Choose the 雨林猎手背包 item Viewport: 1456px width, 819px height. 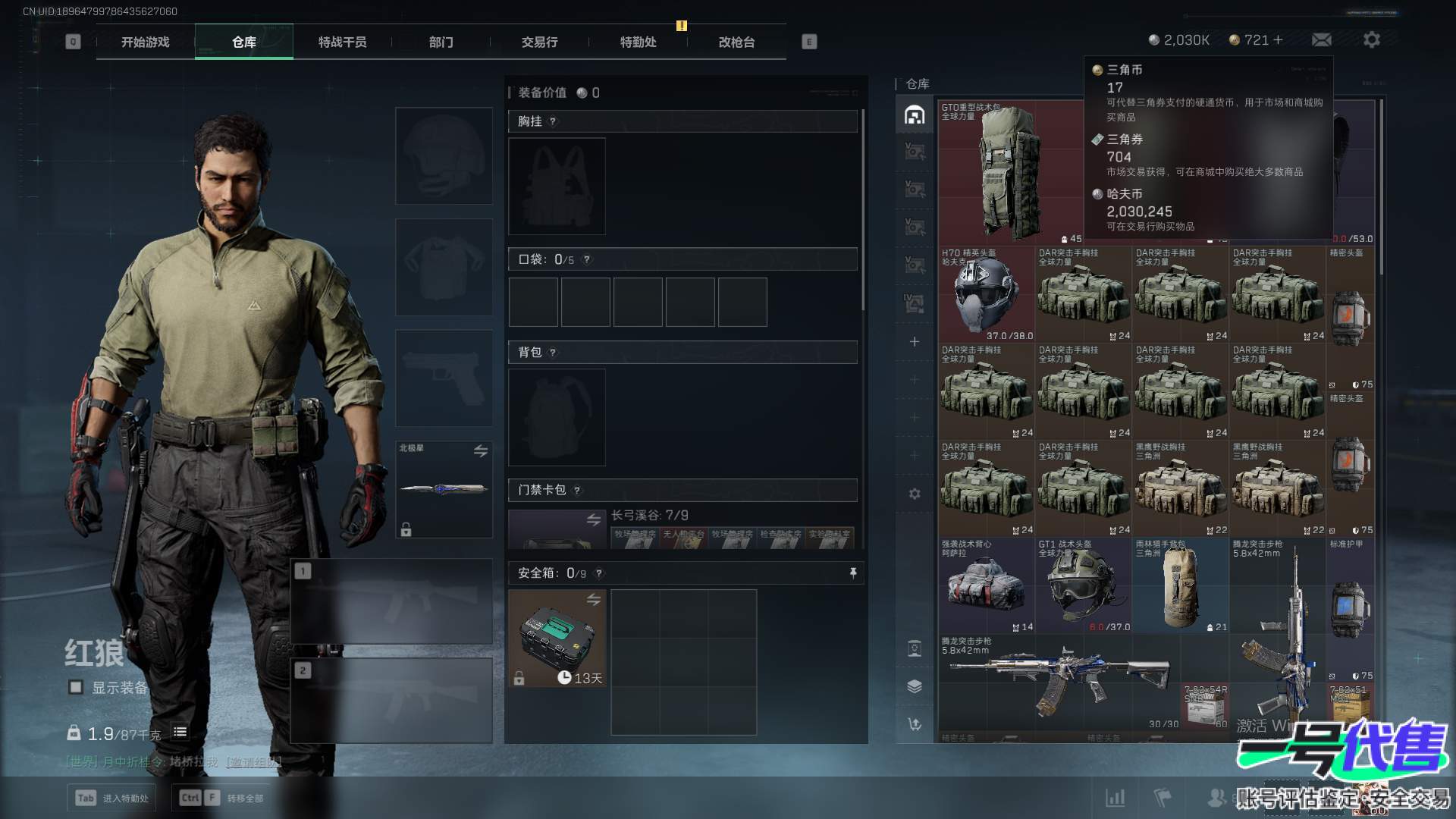click(1180, 585)
